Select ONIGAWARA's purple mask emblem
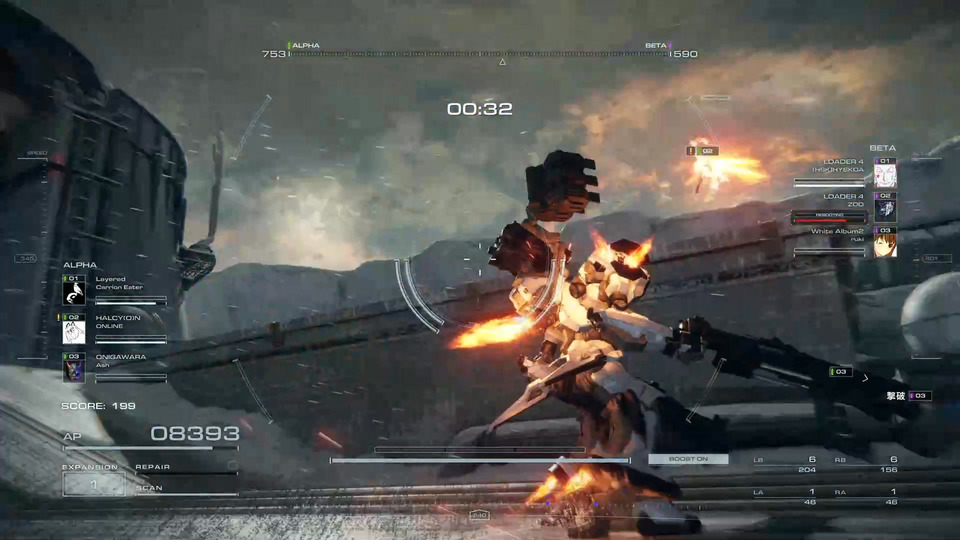This screenshot has width=960, height=540. 74,371
